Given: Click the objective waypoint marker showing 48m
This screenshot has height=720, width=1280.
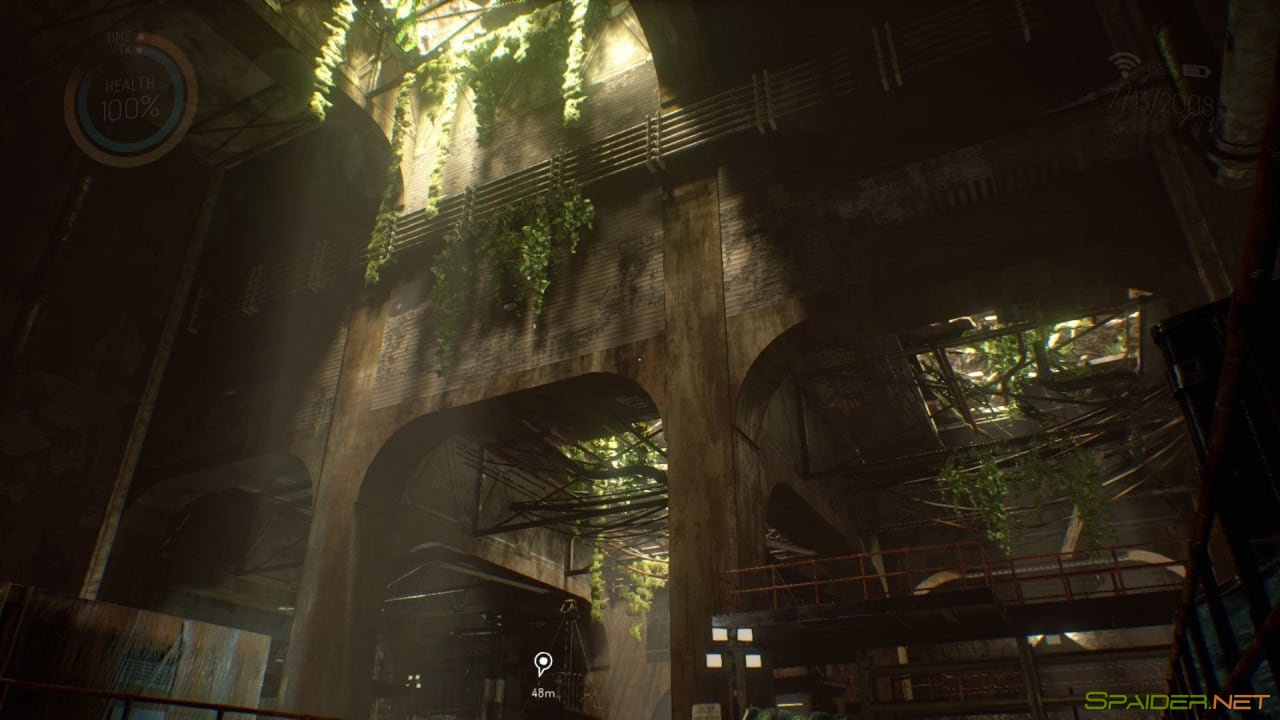Looking at the screenshot, I should click(x=542, y=662).
